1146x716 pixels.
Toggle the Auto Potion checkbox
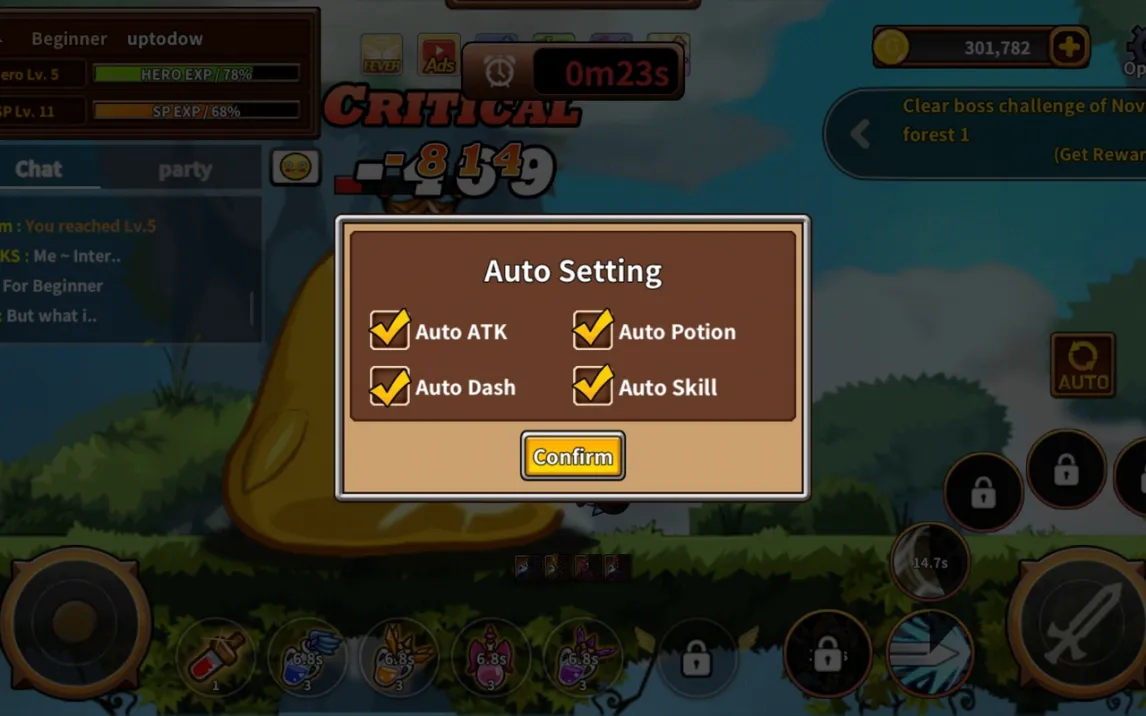593,330
